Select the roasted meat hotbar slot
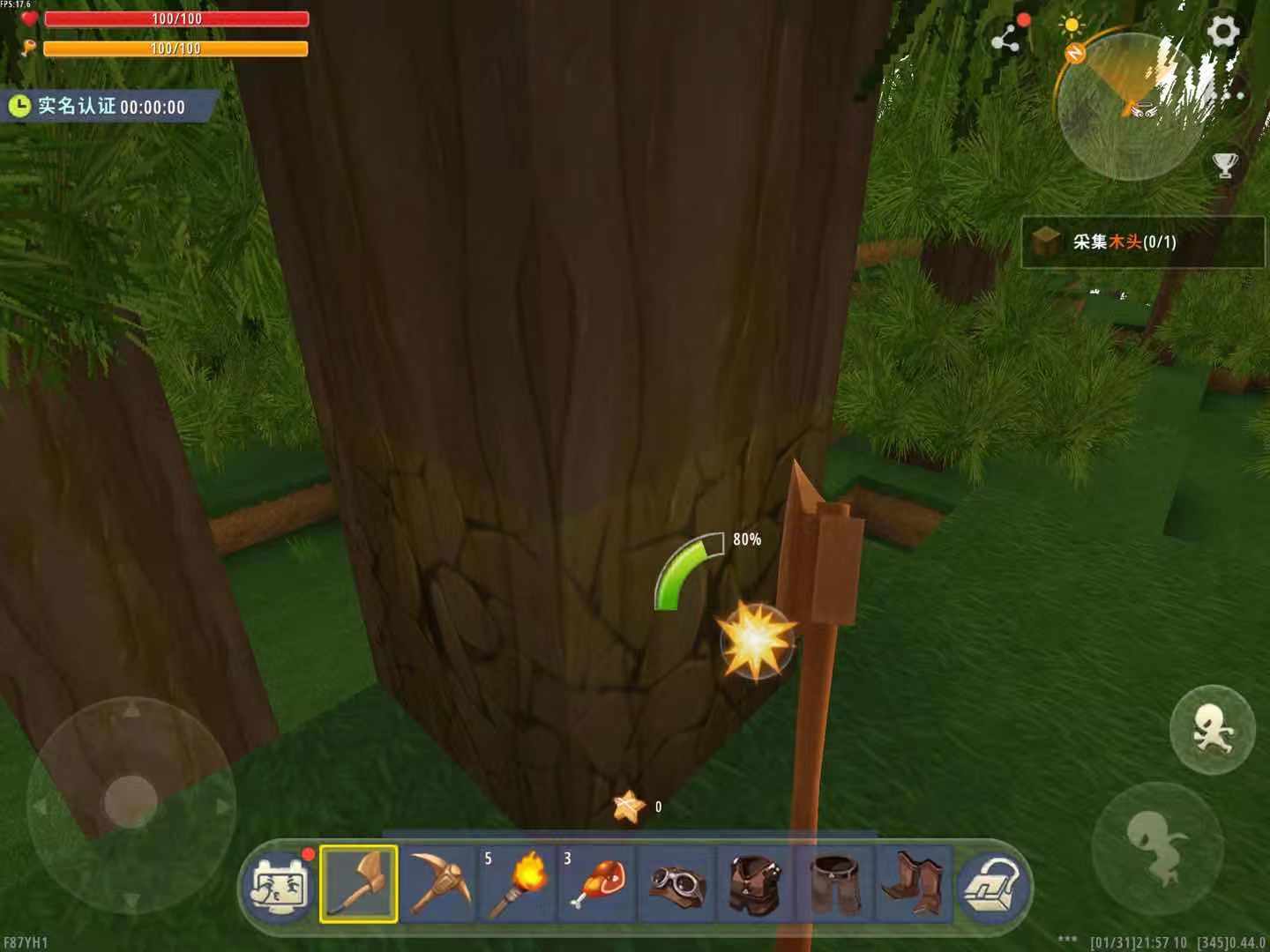 click(x=597, y=883)
